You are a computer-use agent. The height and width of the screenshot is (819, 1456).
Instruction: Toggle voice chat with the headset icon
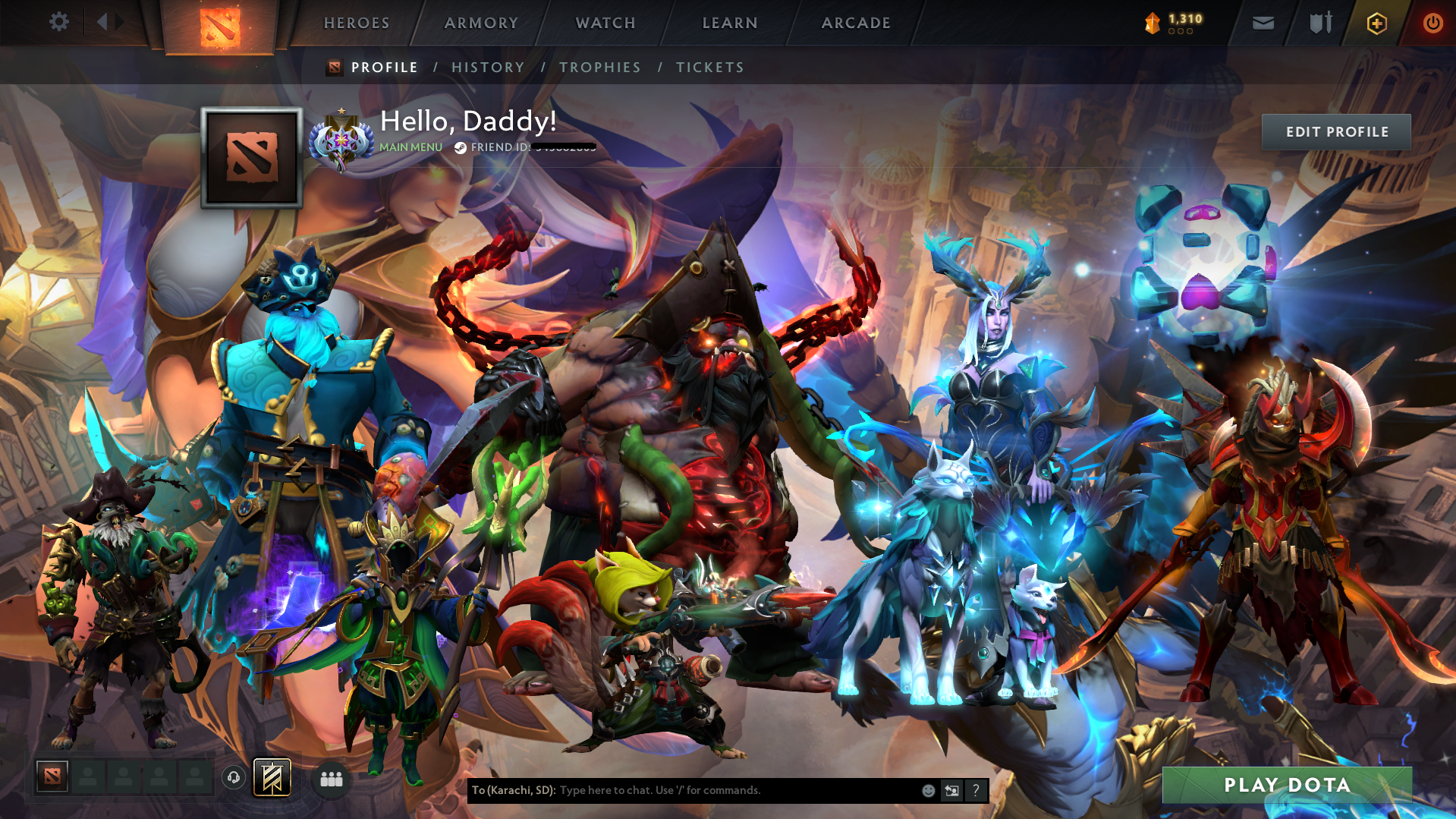(233, 777)
